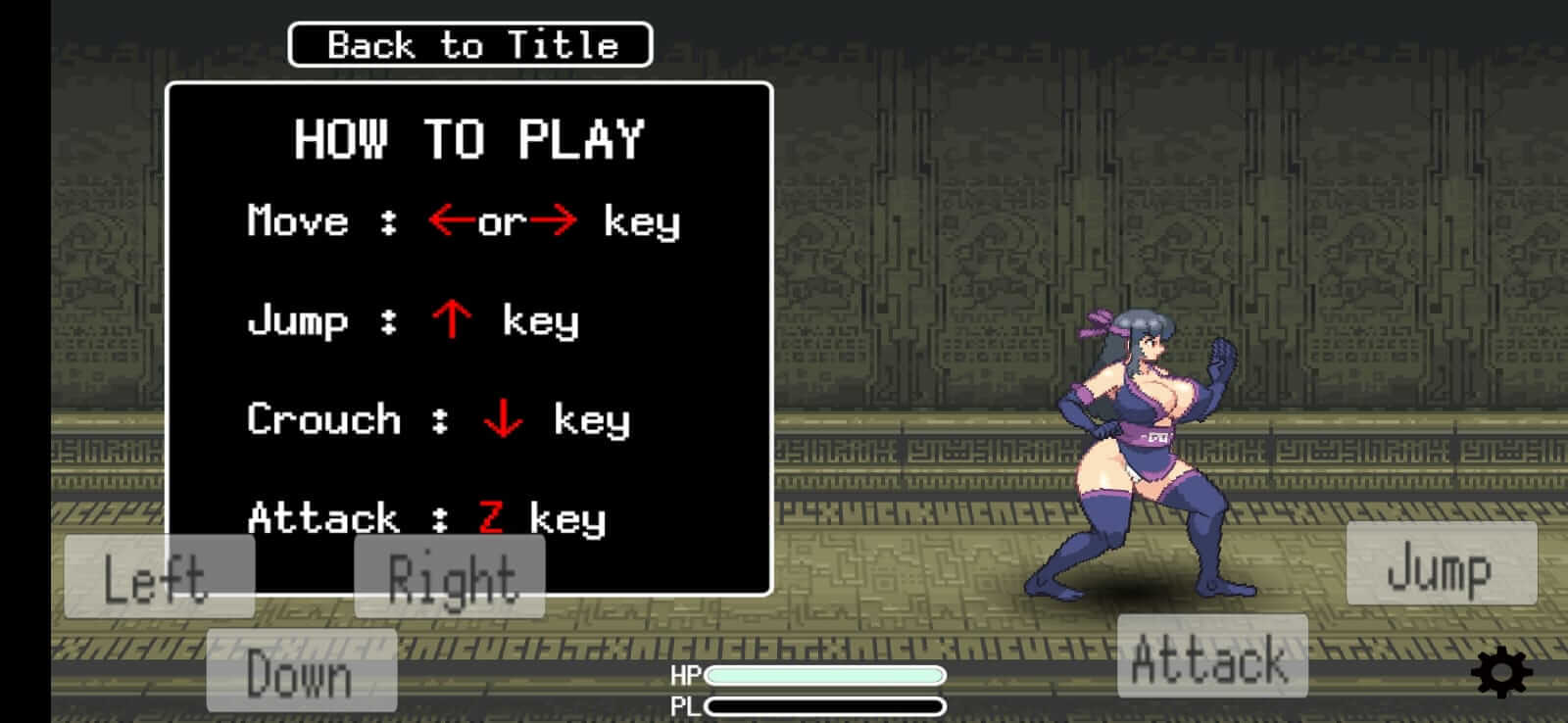The image size is (1568, 723).
Task: Click the red down arrow next to Crouch
Action: (502, 419)
